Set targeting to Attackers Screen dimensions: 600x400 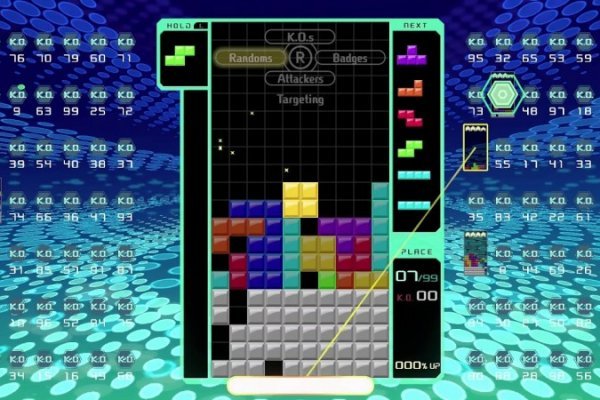coord(299,78)
